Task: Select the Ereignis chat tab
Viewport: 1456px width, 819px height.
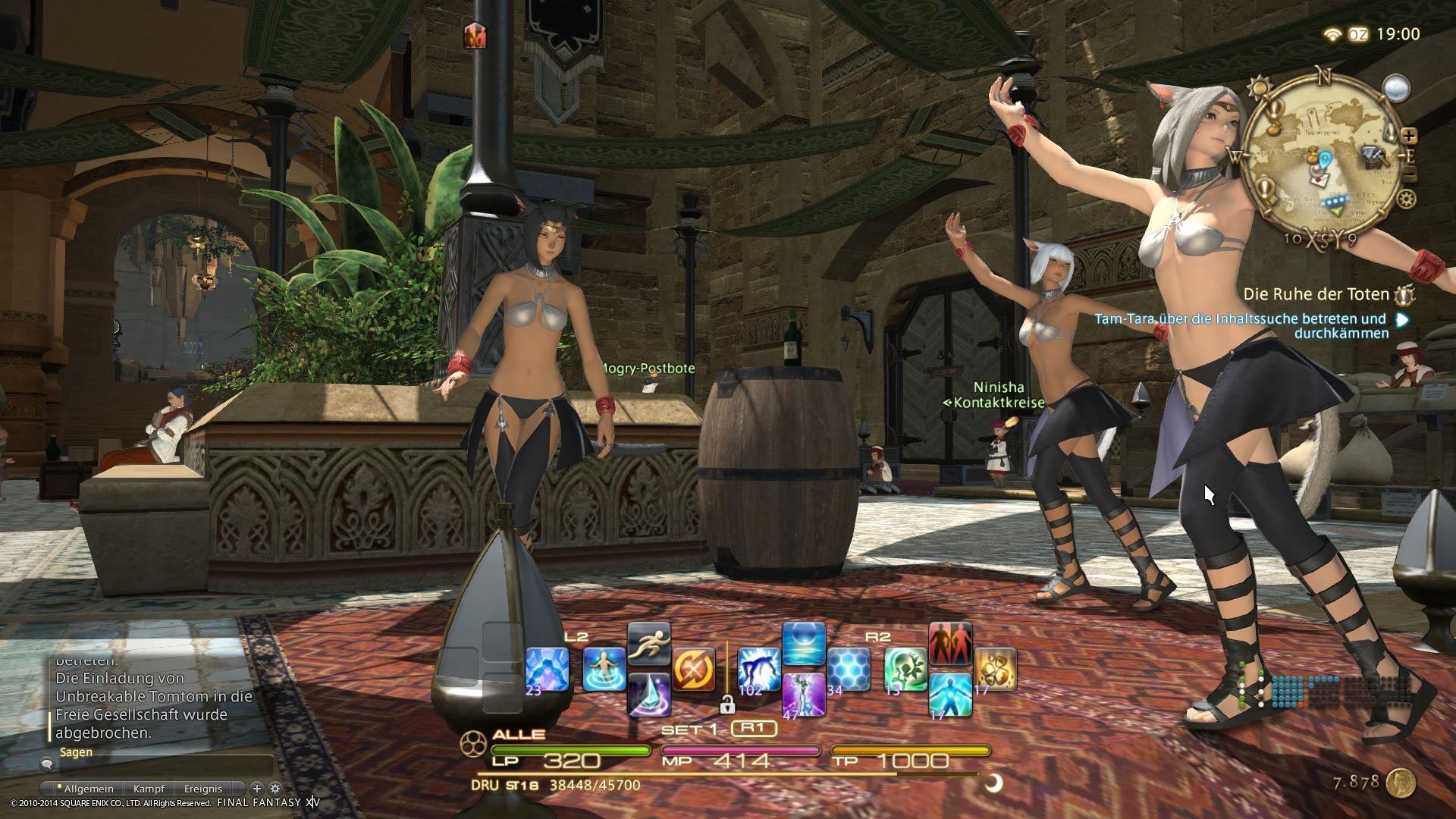Action: click(x=203, y=789)
